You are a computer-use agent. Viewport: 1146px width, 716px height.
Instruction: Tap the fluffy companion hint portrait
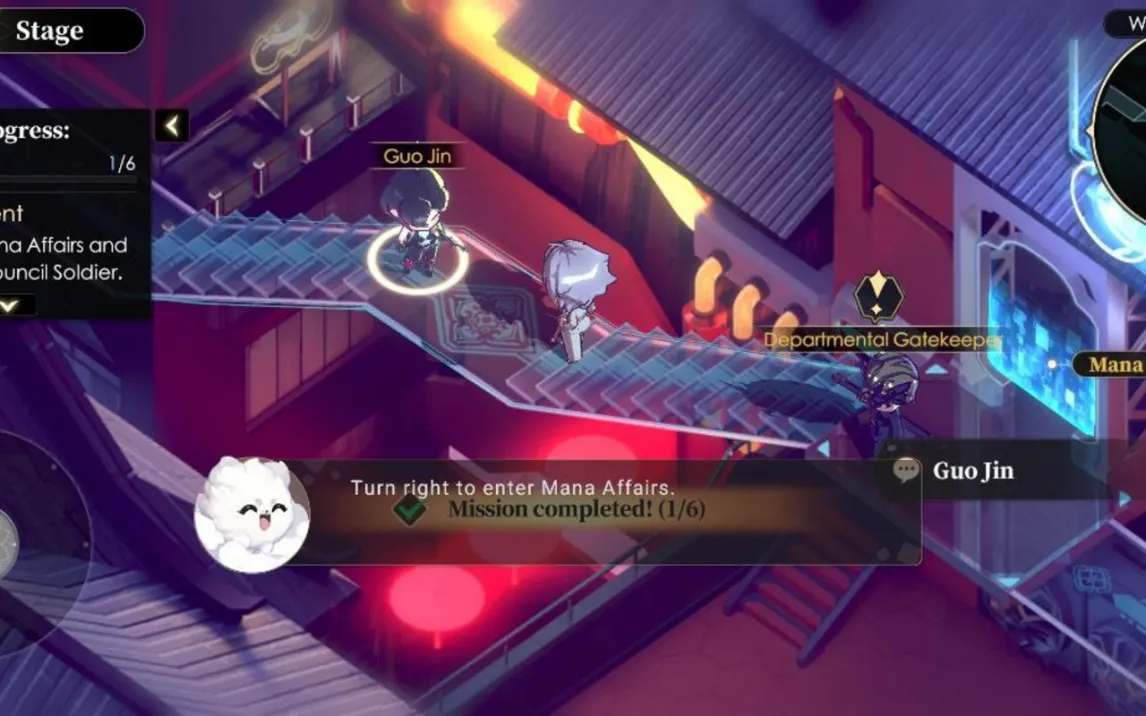tap(252, 515)
